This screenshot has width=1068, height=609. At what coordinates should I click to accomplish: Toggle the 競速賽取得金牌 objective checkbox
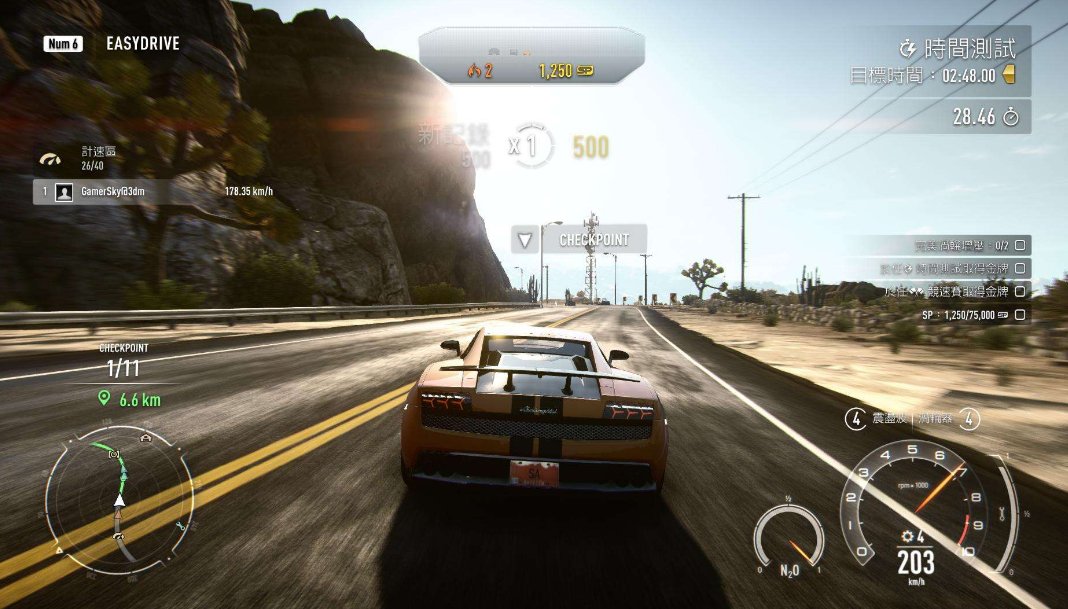pyautogui.click(x=1020, y=291)
